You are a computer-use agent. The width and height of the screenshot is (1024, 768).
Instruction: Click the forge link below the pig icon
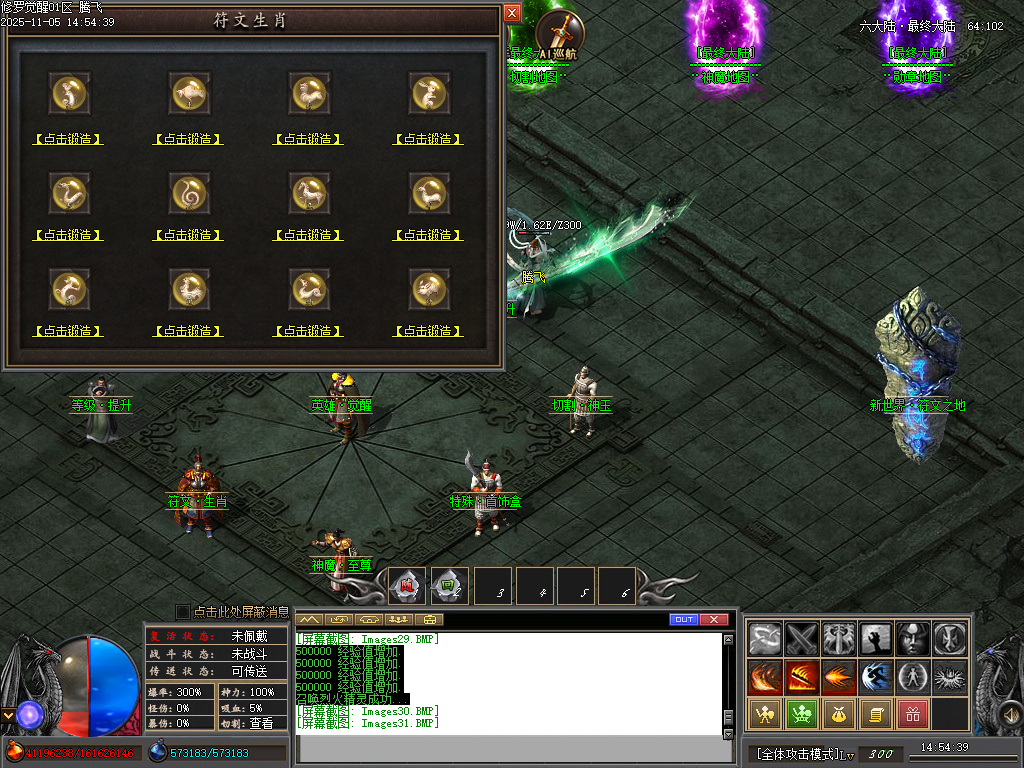[429, 331]
